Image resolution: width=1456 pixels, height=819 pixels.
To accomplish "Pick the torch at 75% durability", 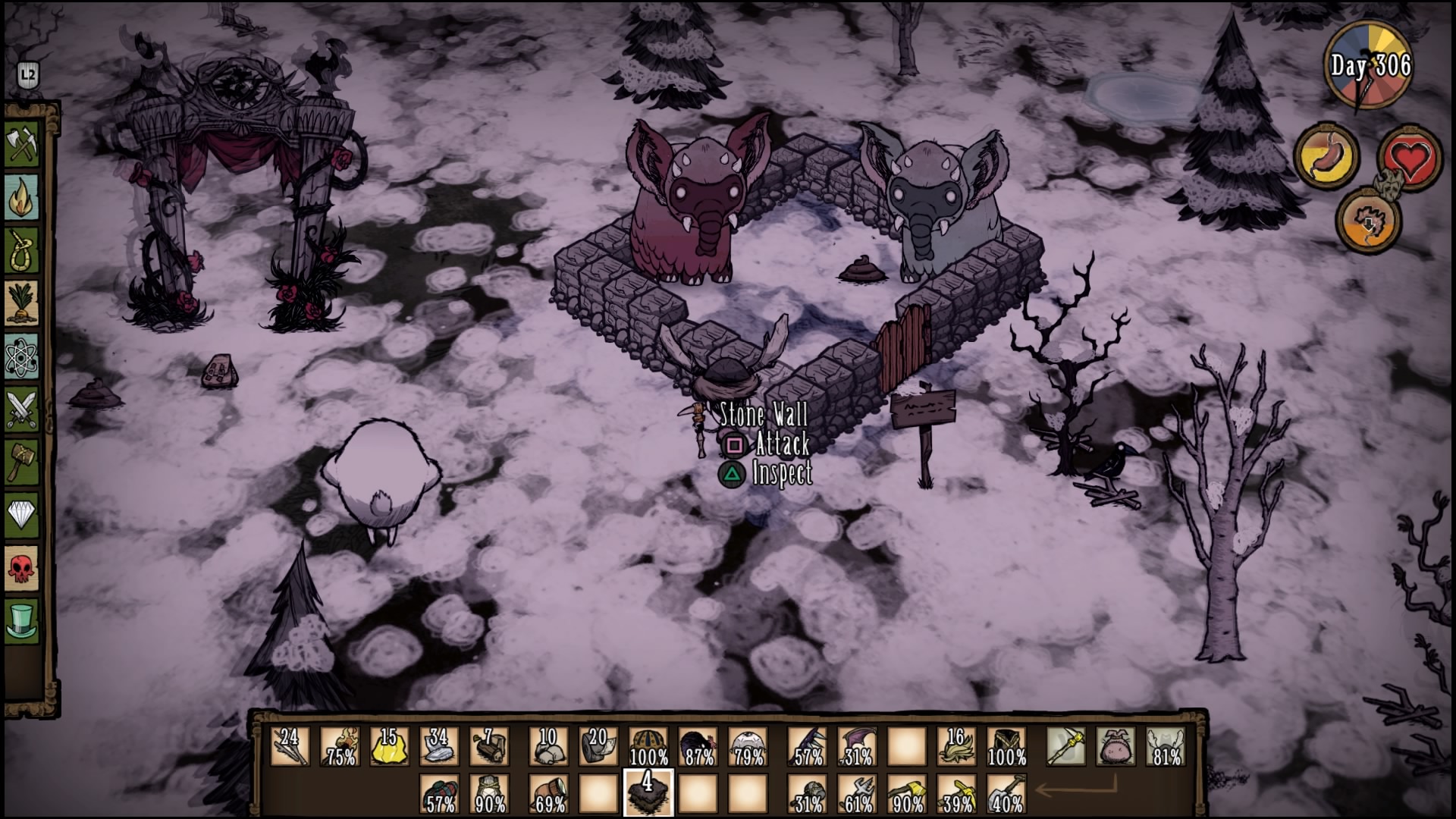I will [x=340, y=746].
